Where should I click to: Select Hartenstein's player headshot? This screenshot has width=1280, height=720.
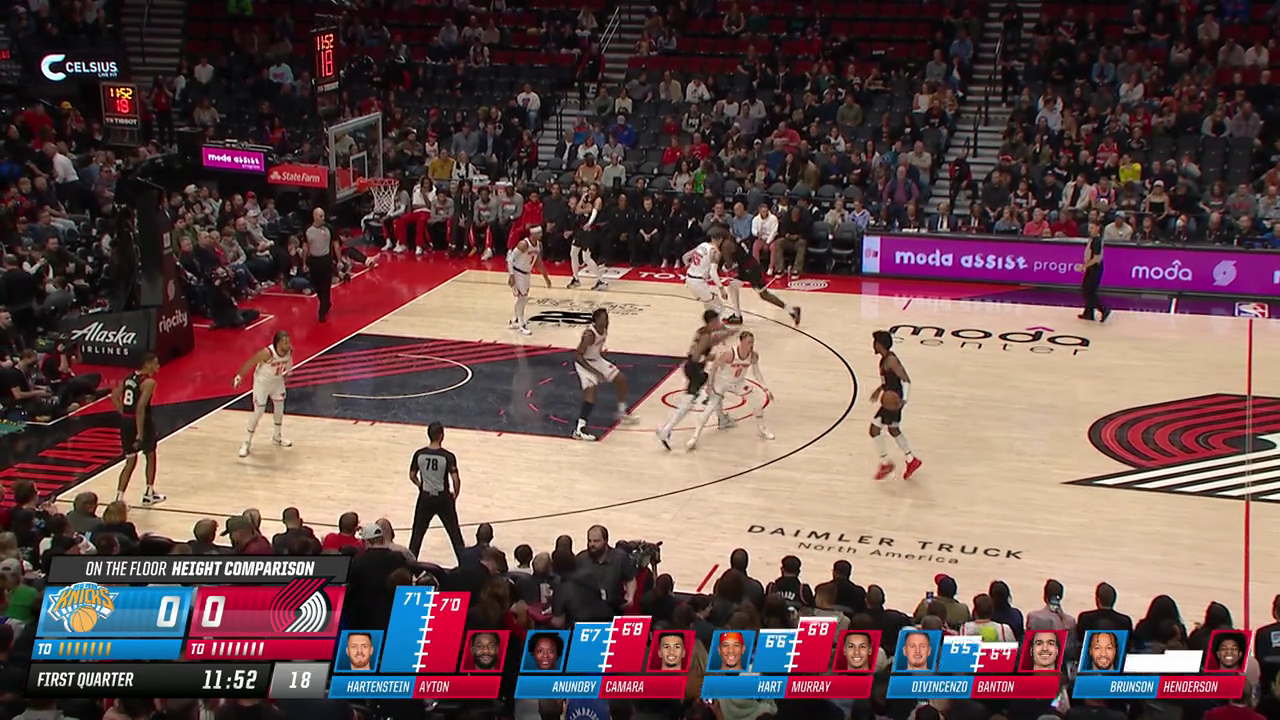pos(359,651)
